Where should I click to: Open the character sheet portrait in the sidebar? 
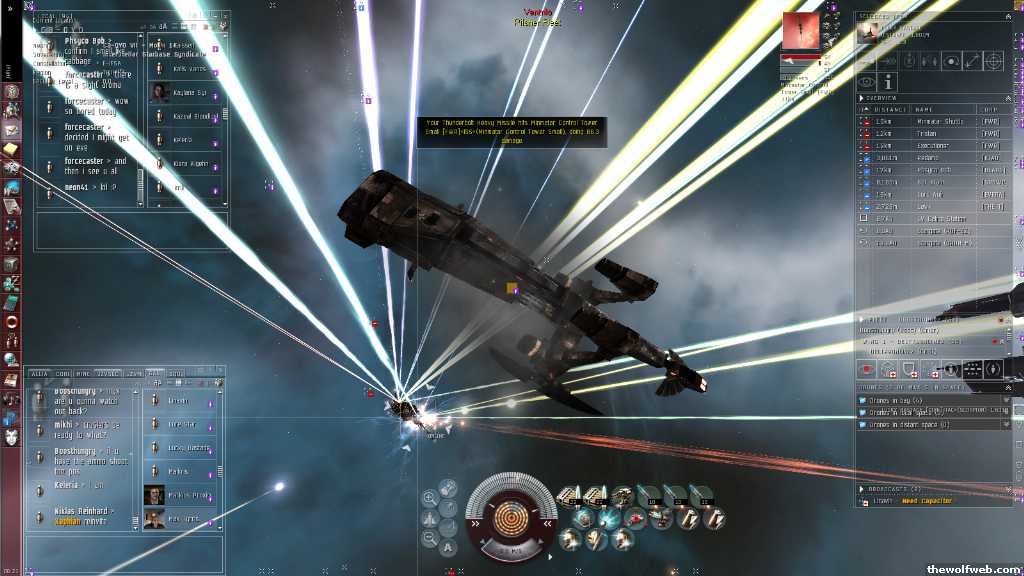[x=11, y=436]
